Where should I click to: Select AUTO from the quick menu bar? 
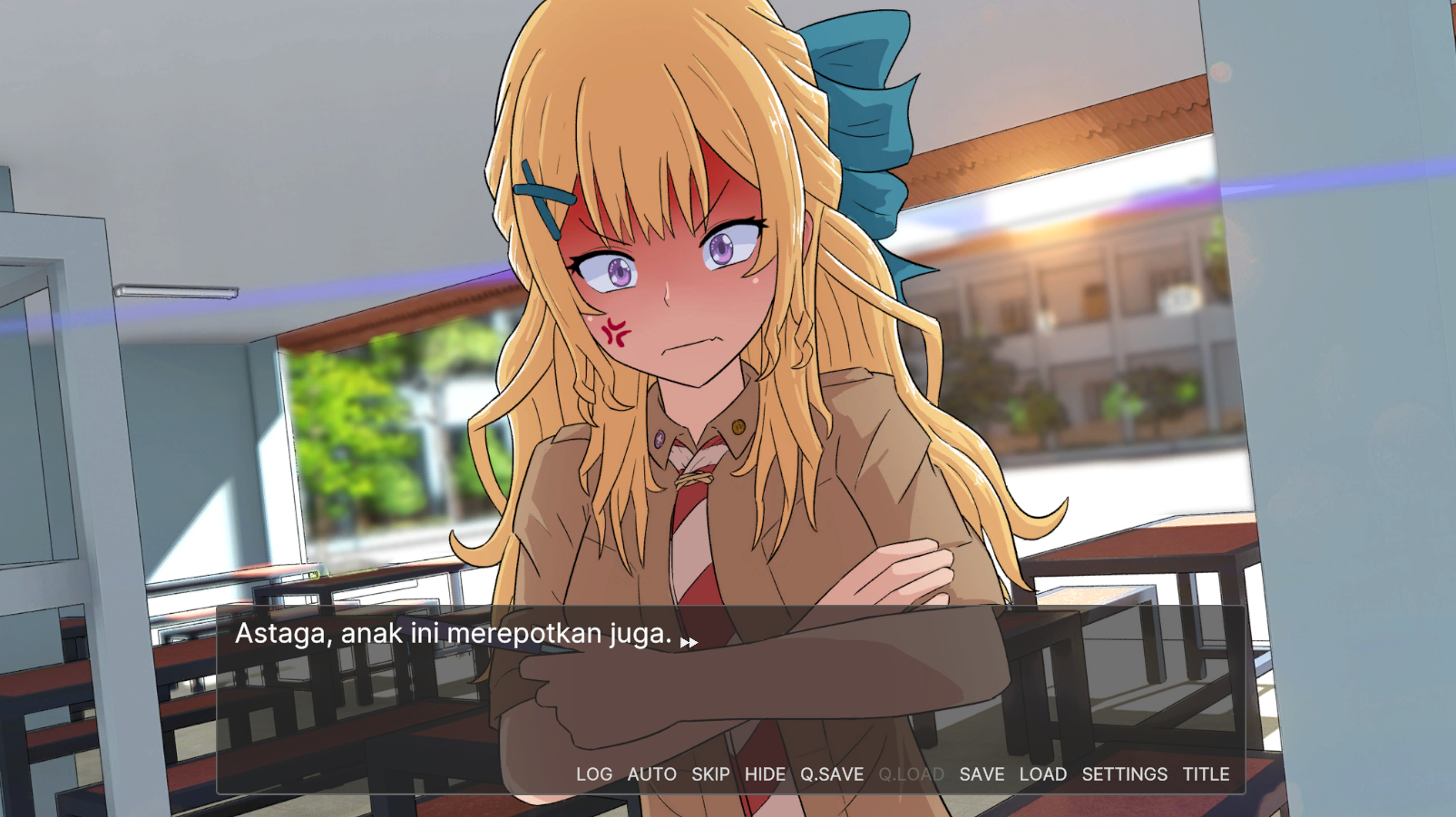(x=651, y=774)
